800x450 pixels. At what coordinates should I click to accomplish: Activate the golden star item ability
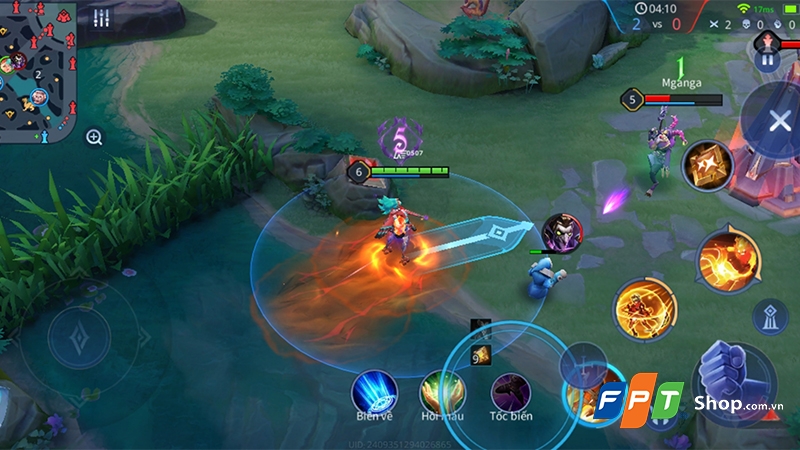pyautogui.click(x=707, y=165)
